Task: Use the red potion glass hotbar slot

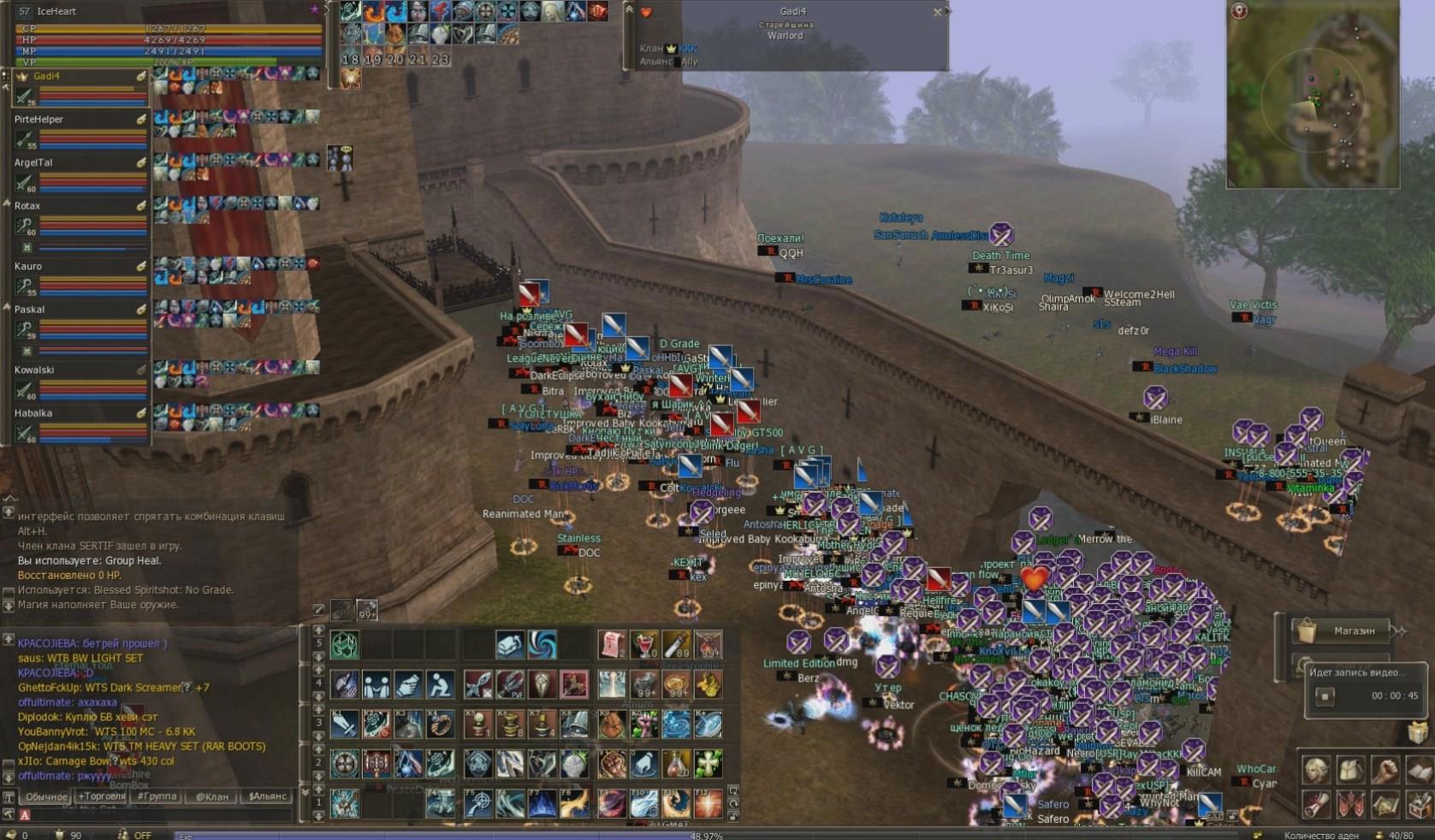Action: pos(643,644)
